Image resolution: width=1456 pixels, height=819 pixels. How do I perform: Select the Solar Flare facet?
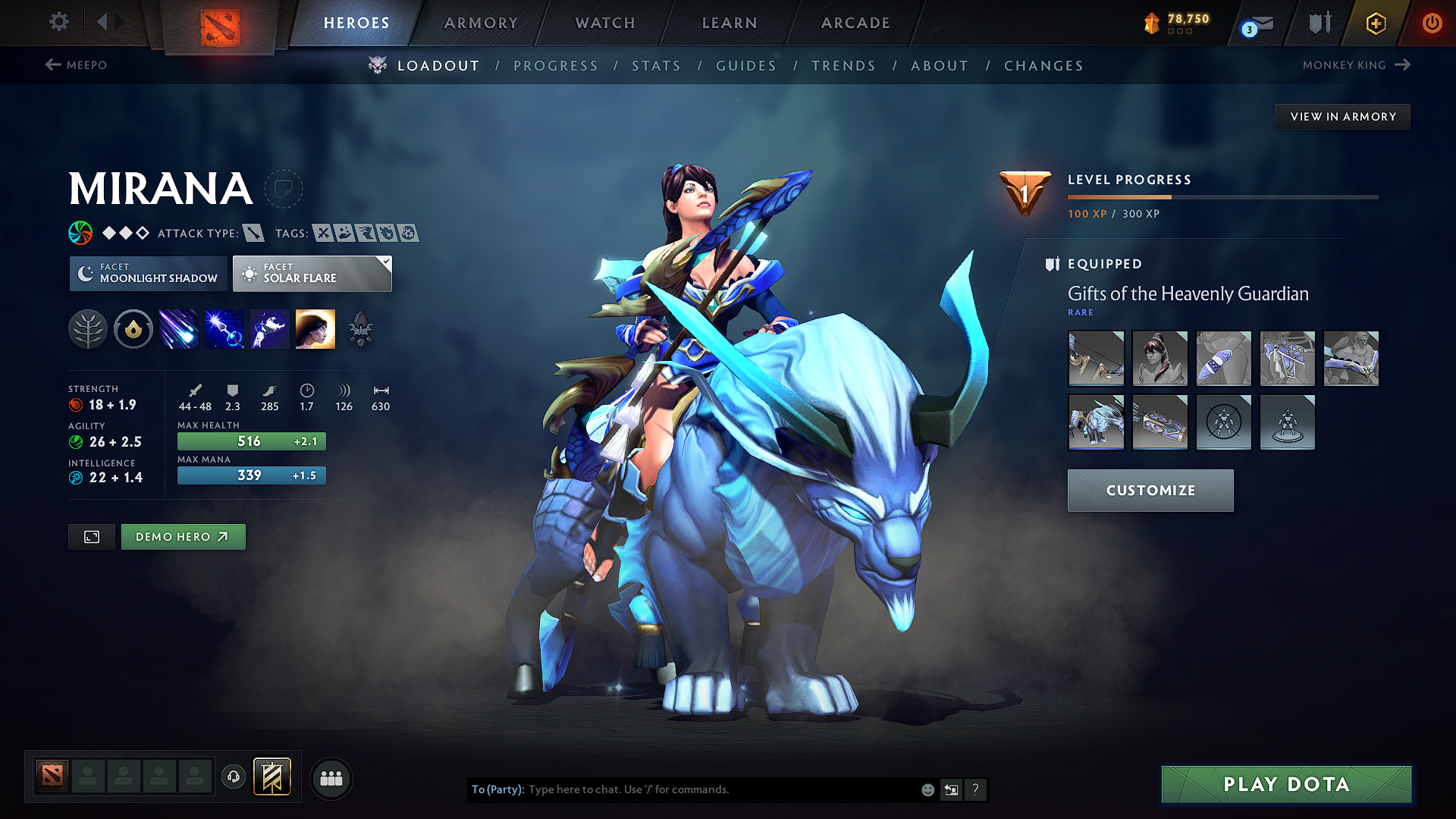click(312, 274)
